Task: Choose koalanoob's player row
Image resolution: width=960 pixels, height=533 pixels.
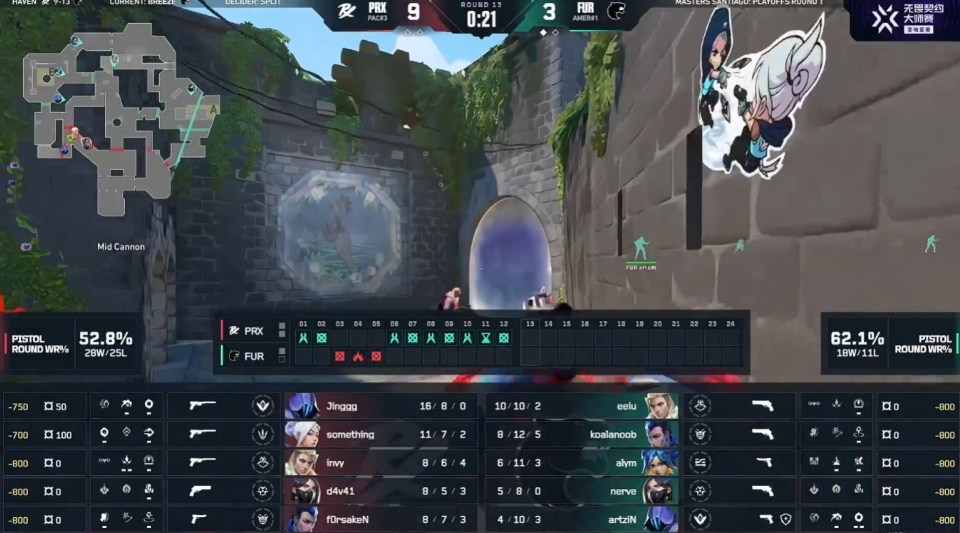Action: tap(582, 435)
